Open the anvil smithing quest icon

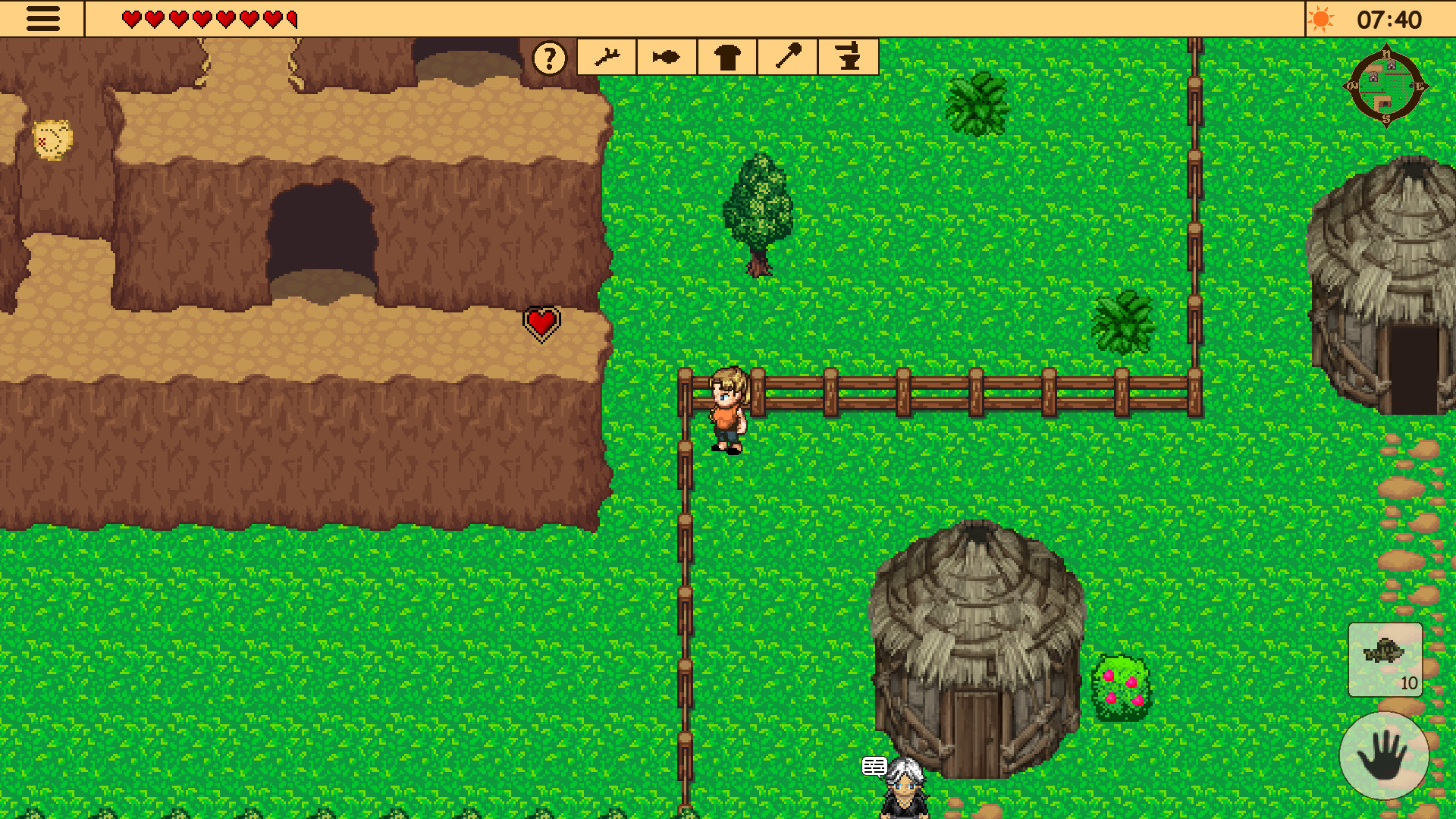(x=848, y=57)
